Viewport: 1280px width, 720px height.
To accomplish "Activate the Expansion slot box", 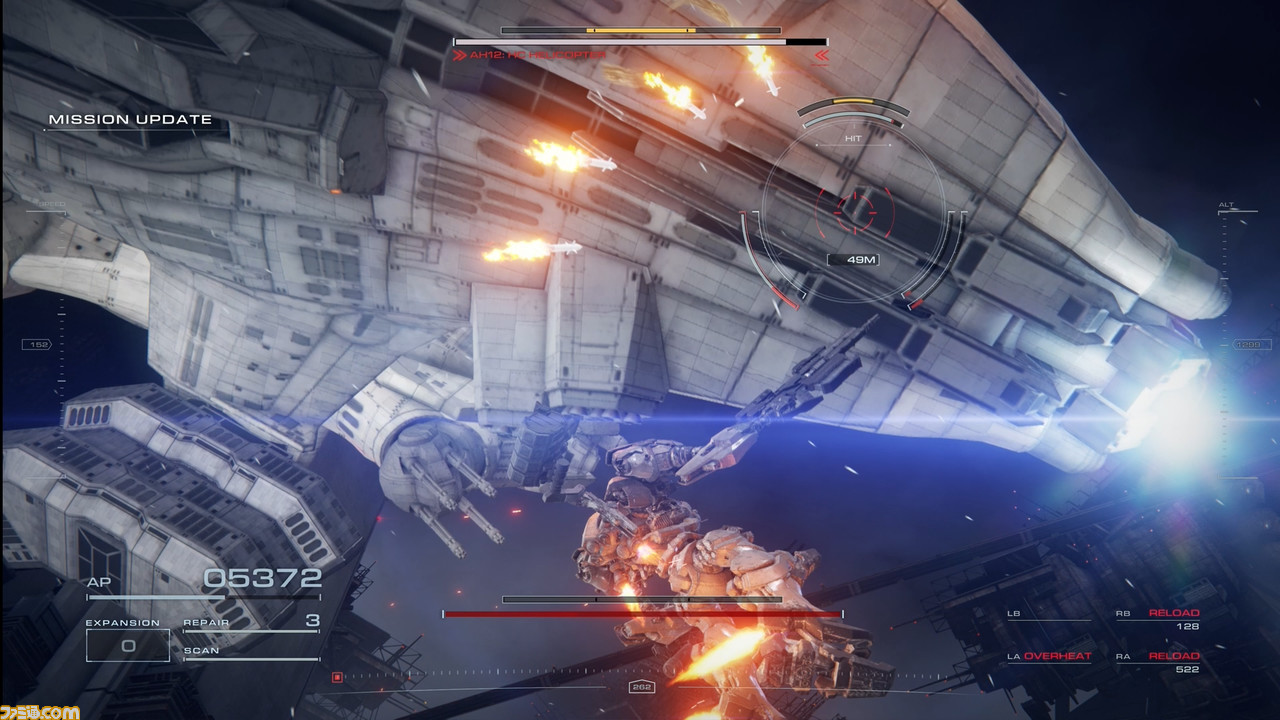I will 127,646.
